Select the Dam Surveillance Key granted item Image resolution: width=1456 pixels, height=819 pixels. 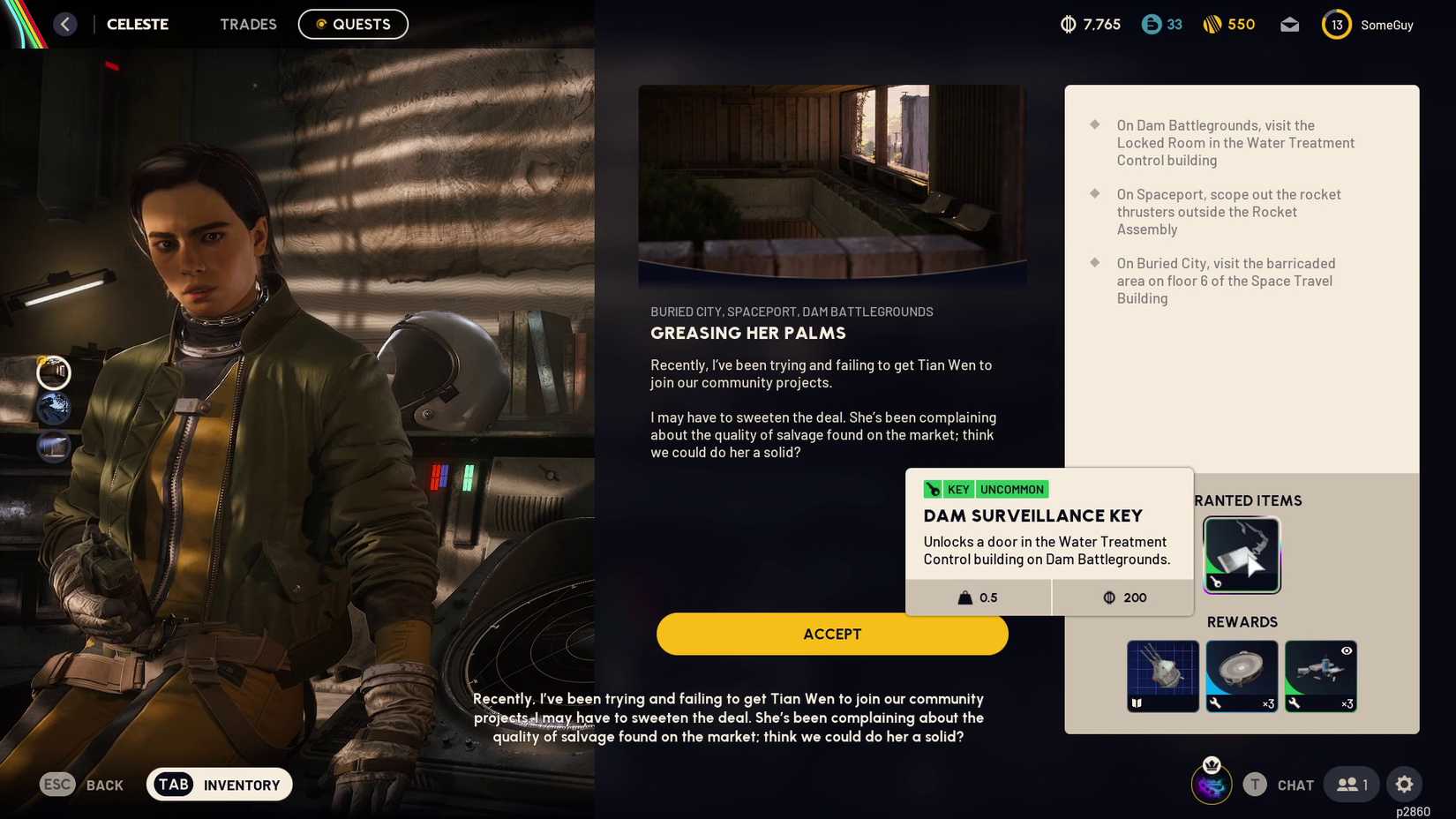[x=1241, y=554]
